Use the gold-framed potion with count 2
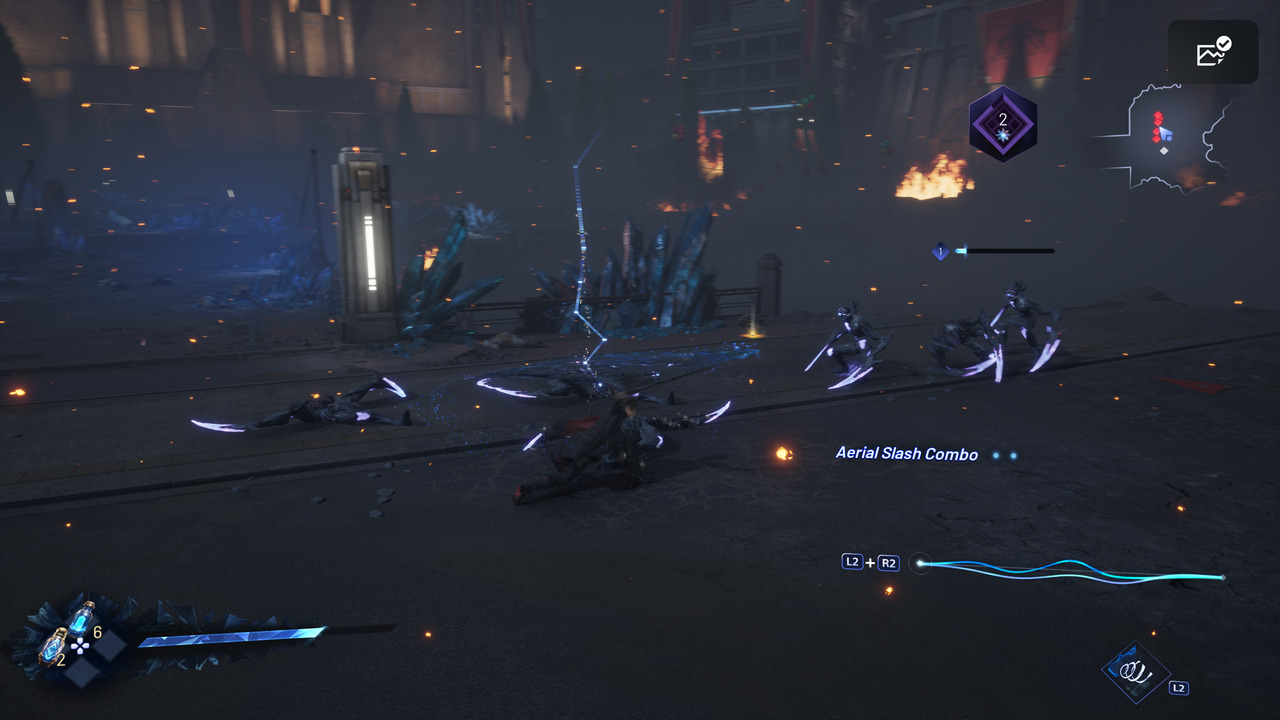The image size is (1280, 720). [x=53, y=647]
